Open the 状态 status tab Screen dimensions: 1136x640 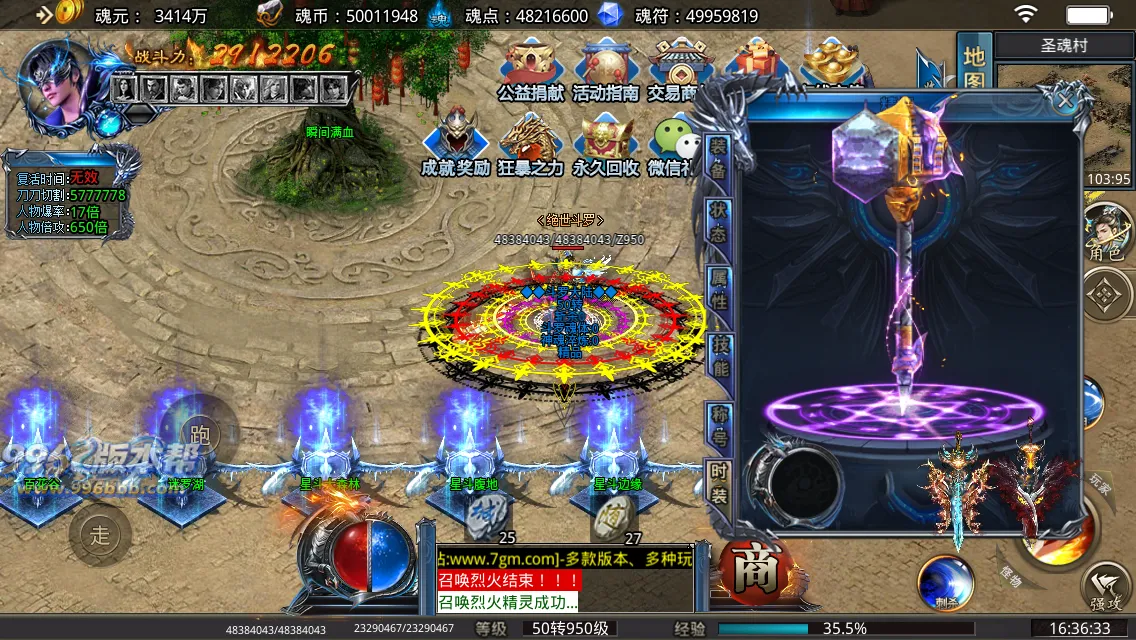tap(718, 220)
